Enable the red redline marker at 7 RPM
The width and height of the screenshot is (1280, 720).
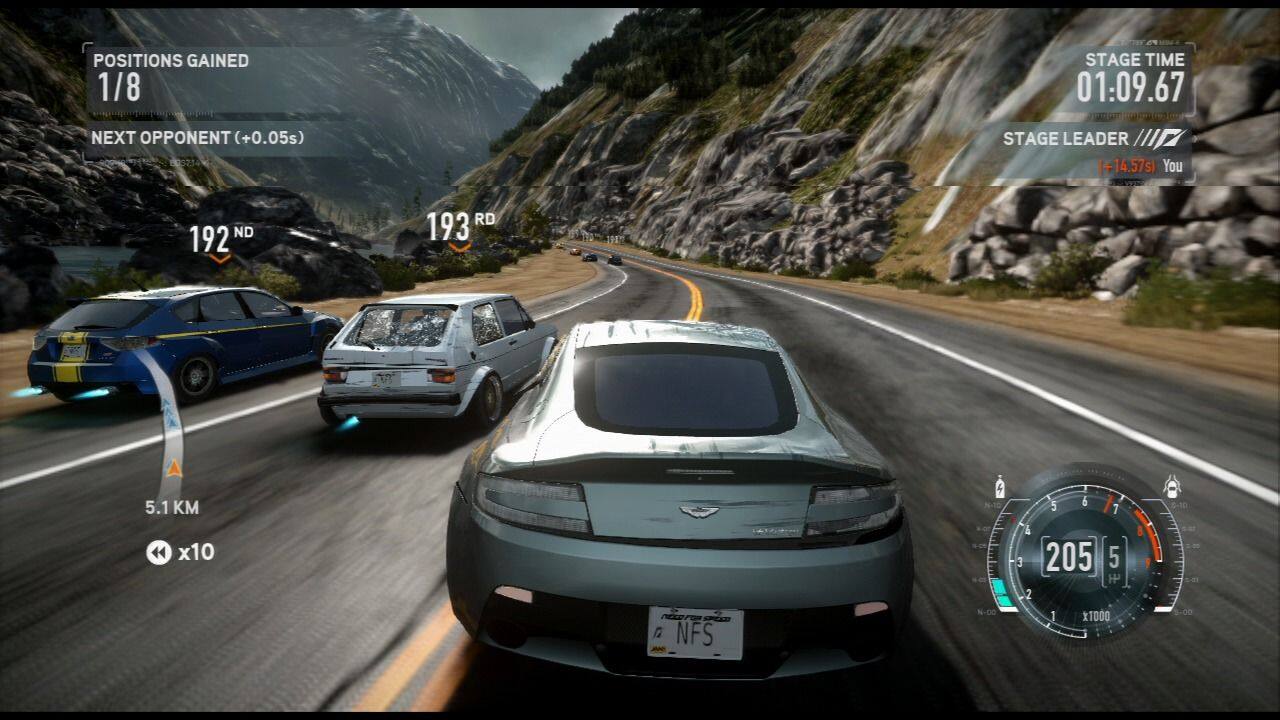[x=1109, y=500]
